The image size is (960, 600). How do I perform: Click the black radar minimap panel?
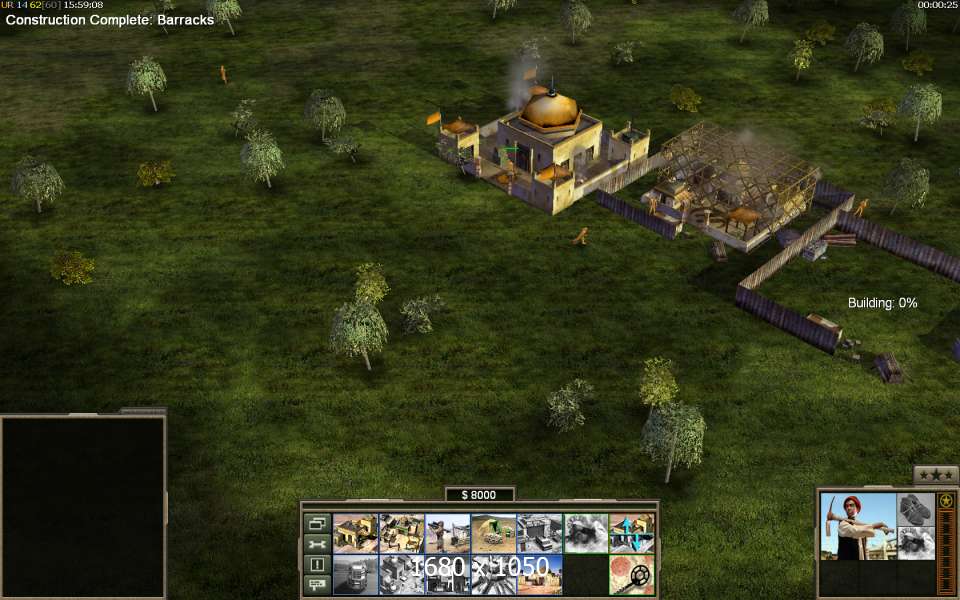[x=83, y=506]
